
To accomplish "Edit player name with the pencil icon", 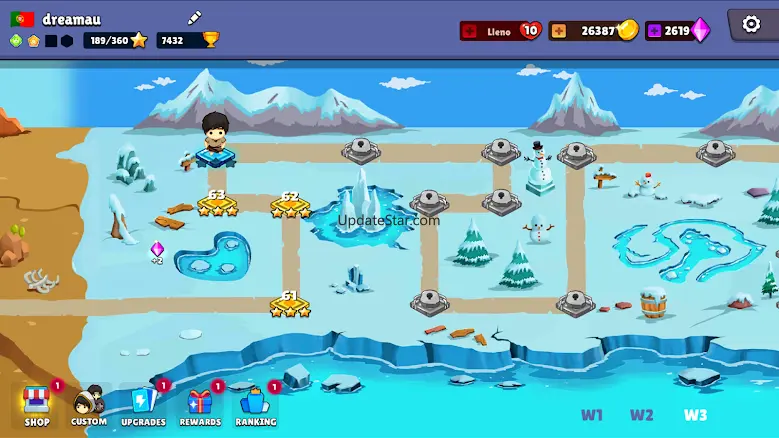I will pyautogui.click(x=195, y=18).
